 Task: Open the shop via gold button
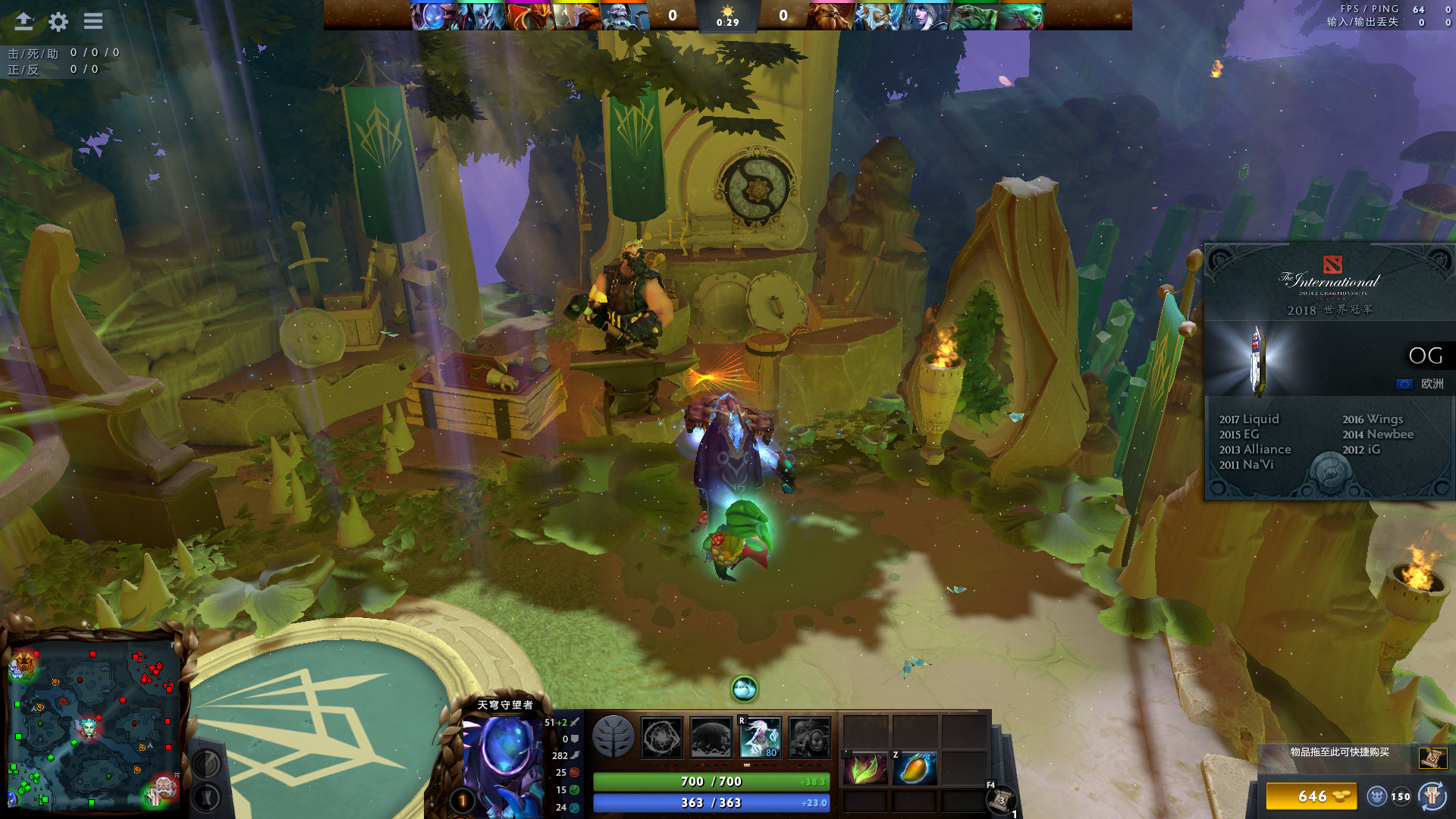(1311, 796)
